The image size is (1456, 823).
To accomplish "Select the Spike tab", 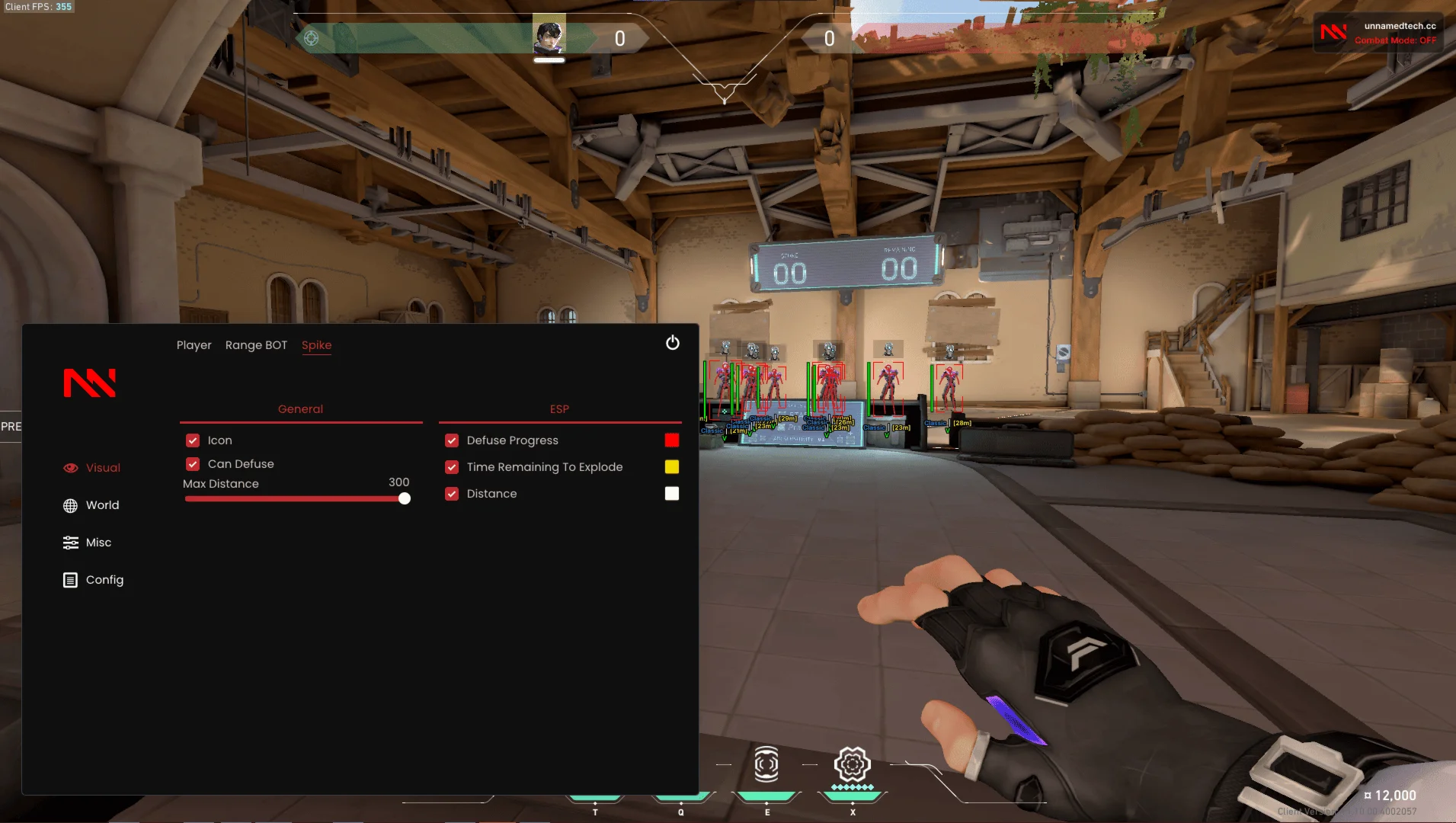I will (x=316, y=345).
